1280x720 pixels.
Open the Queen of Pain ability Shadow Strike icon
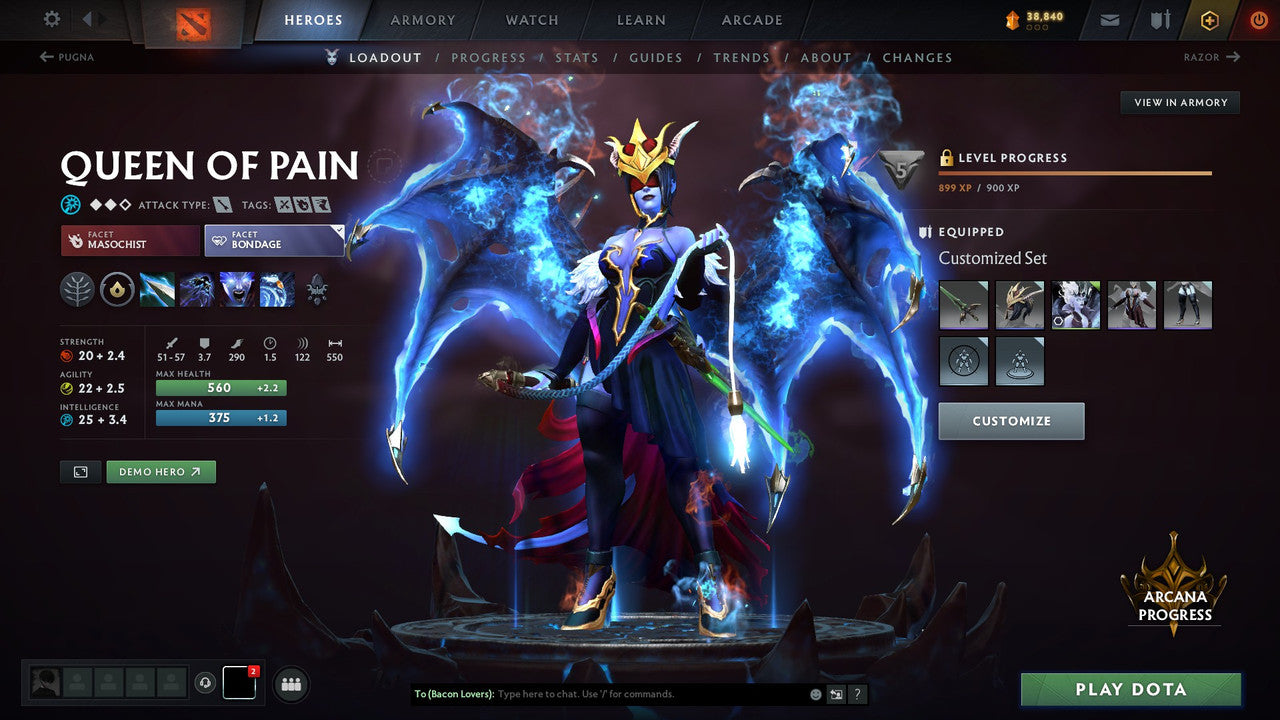157,290
